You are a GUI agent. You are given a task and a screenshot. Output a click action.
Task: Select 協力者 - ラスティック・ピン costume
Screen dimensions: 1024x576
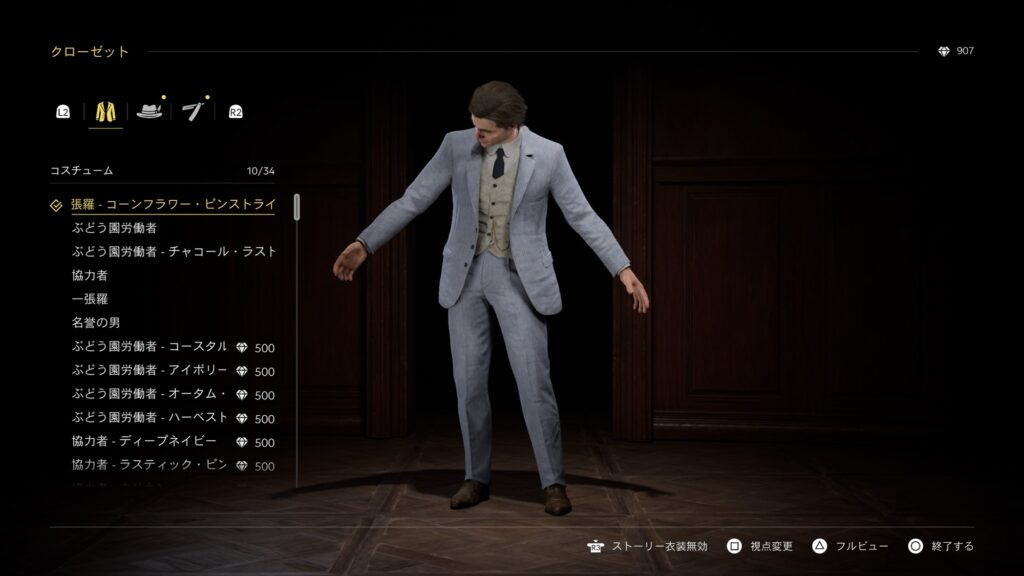[150, 466]
